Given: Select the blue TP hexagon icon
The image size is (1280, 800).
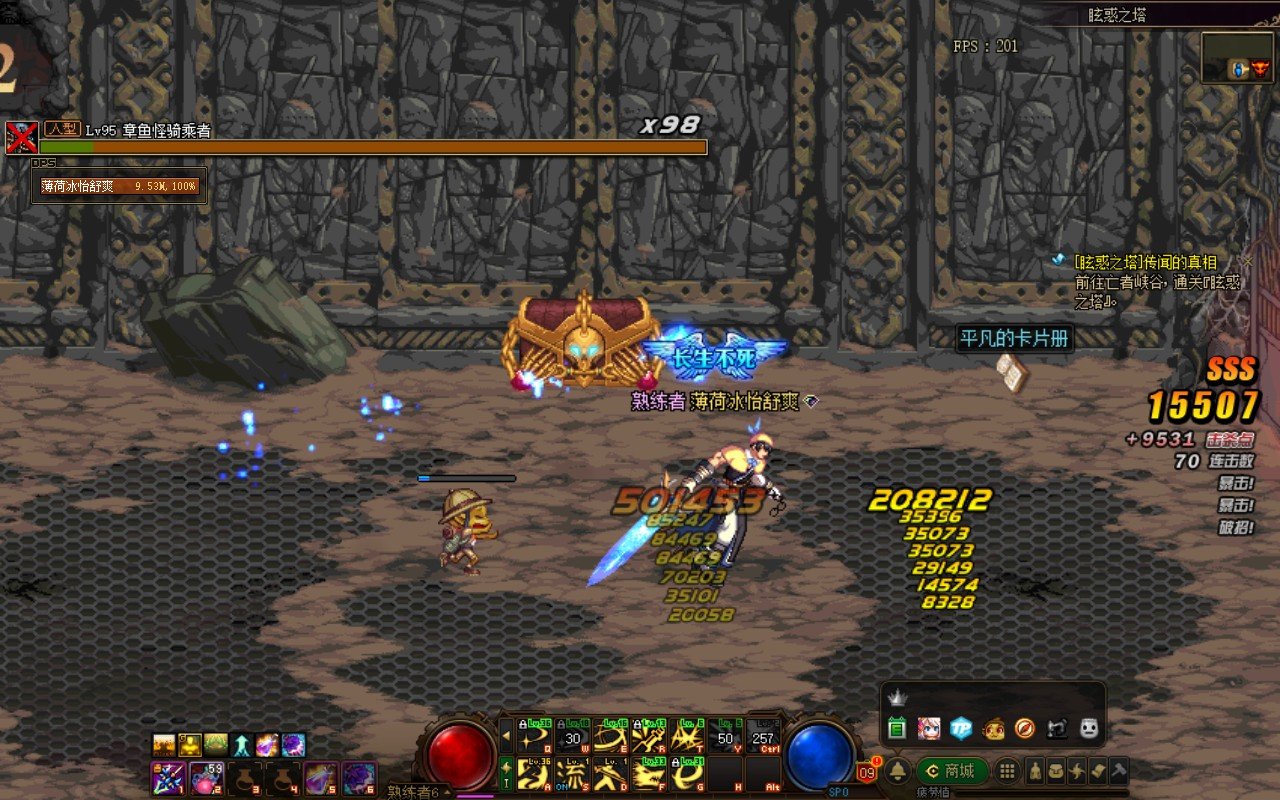Looking at the screenshot, I should point(960,728).
